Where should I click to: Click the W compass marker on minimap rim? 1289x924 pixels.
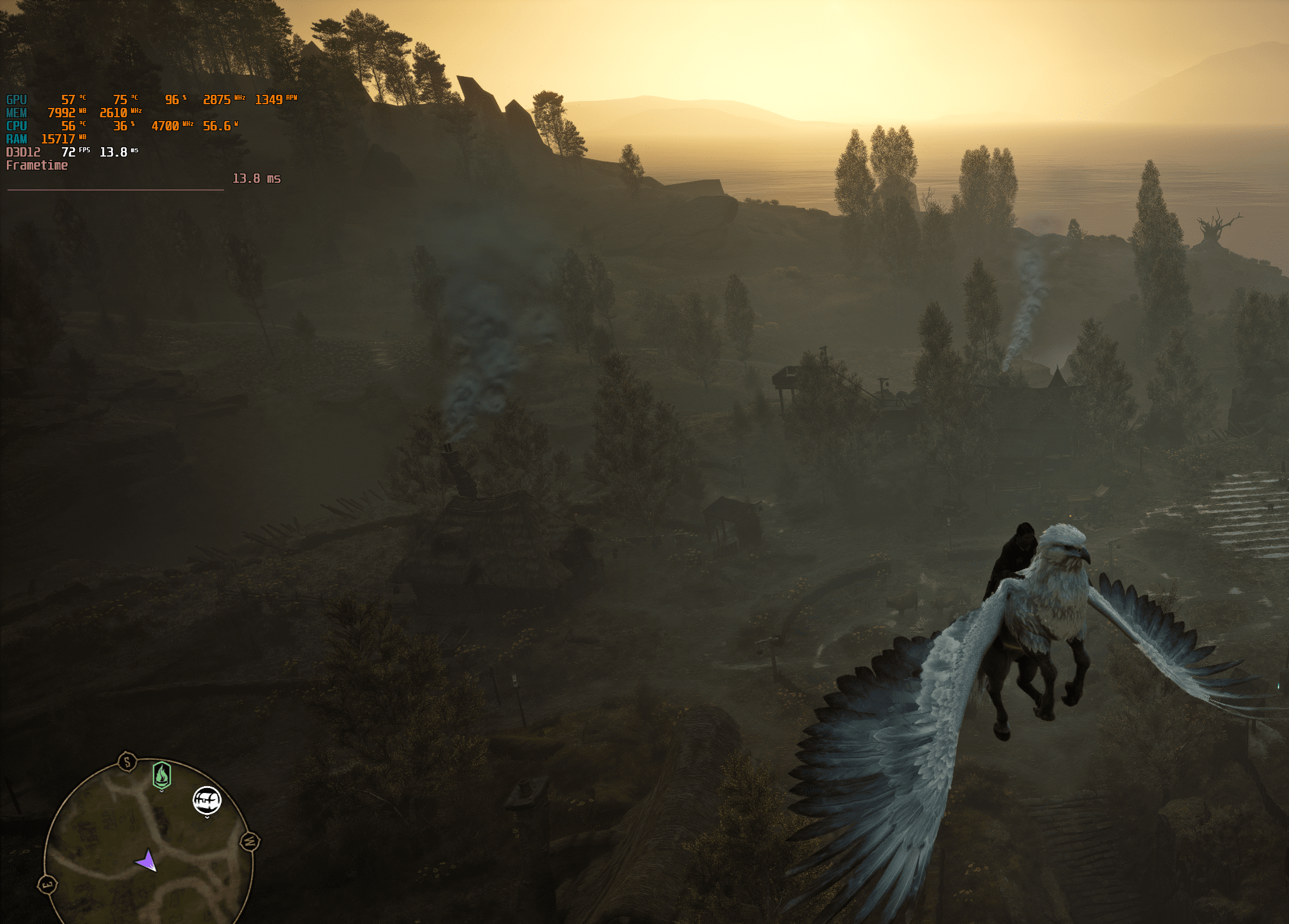click(250, 841)
